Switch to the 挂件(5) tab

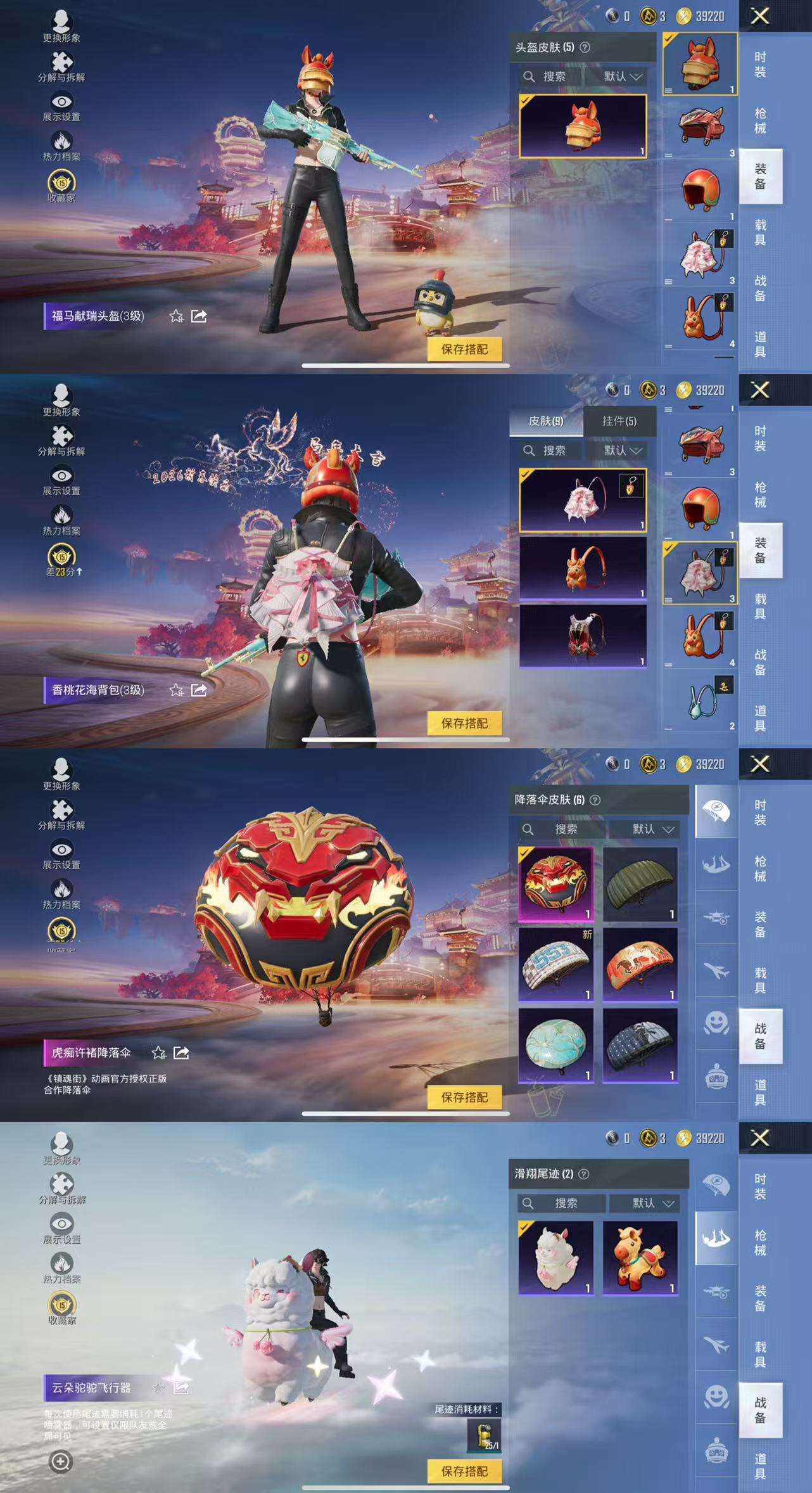[x=619, y=421]
